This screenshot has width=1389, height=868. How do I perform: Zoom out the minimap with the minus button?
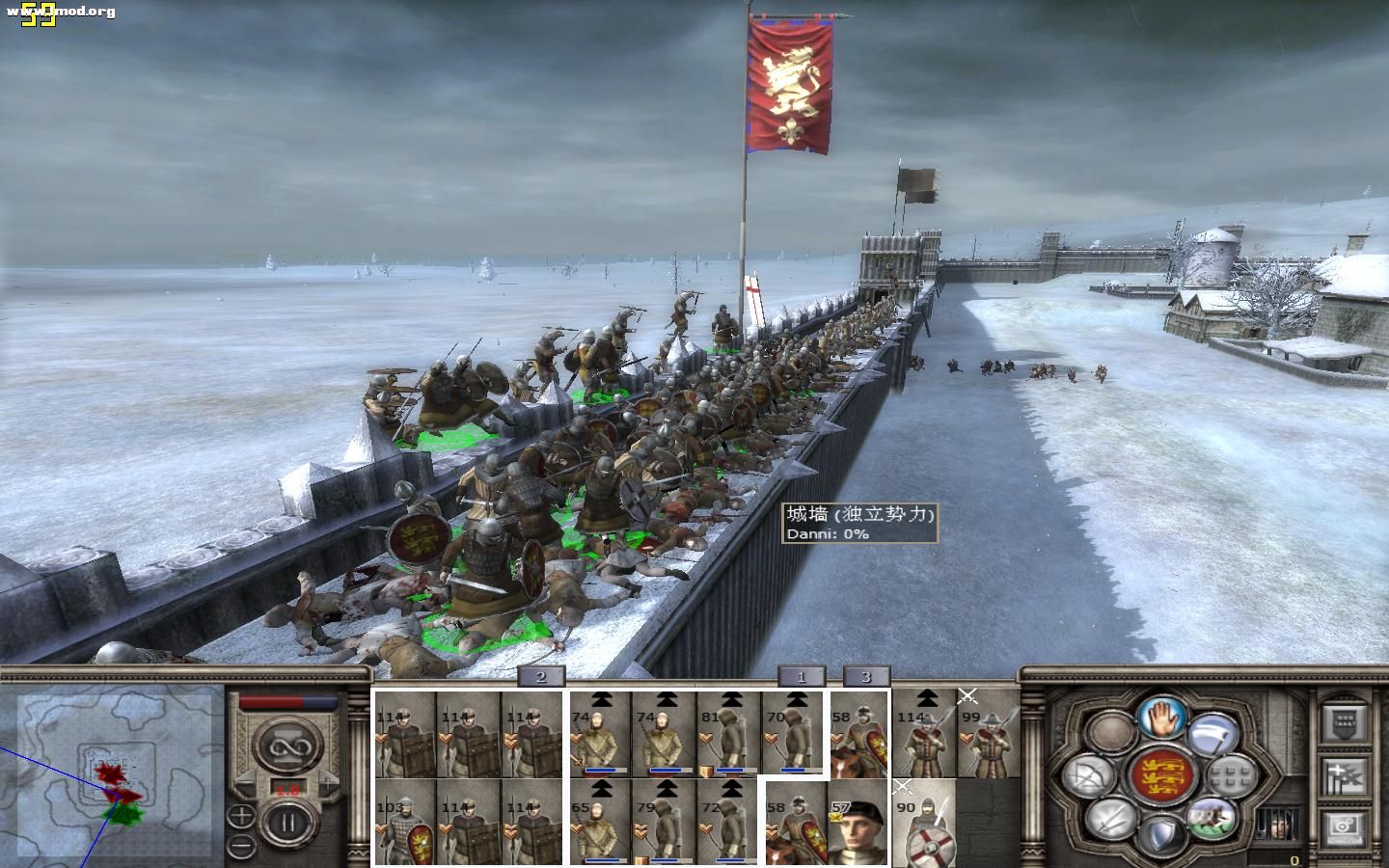[x=240, y=847]
